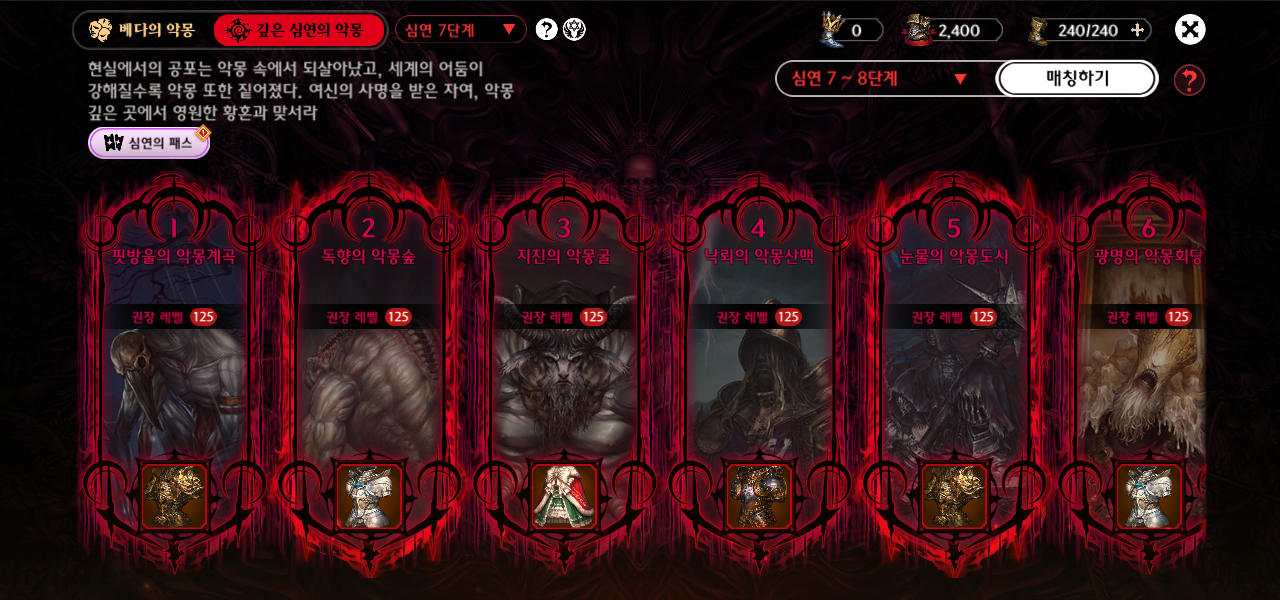Switch to the 베다의 악몽 tab
Image resolution: width=1280 pixels, height=600 pixels.
(142, 30)
